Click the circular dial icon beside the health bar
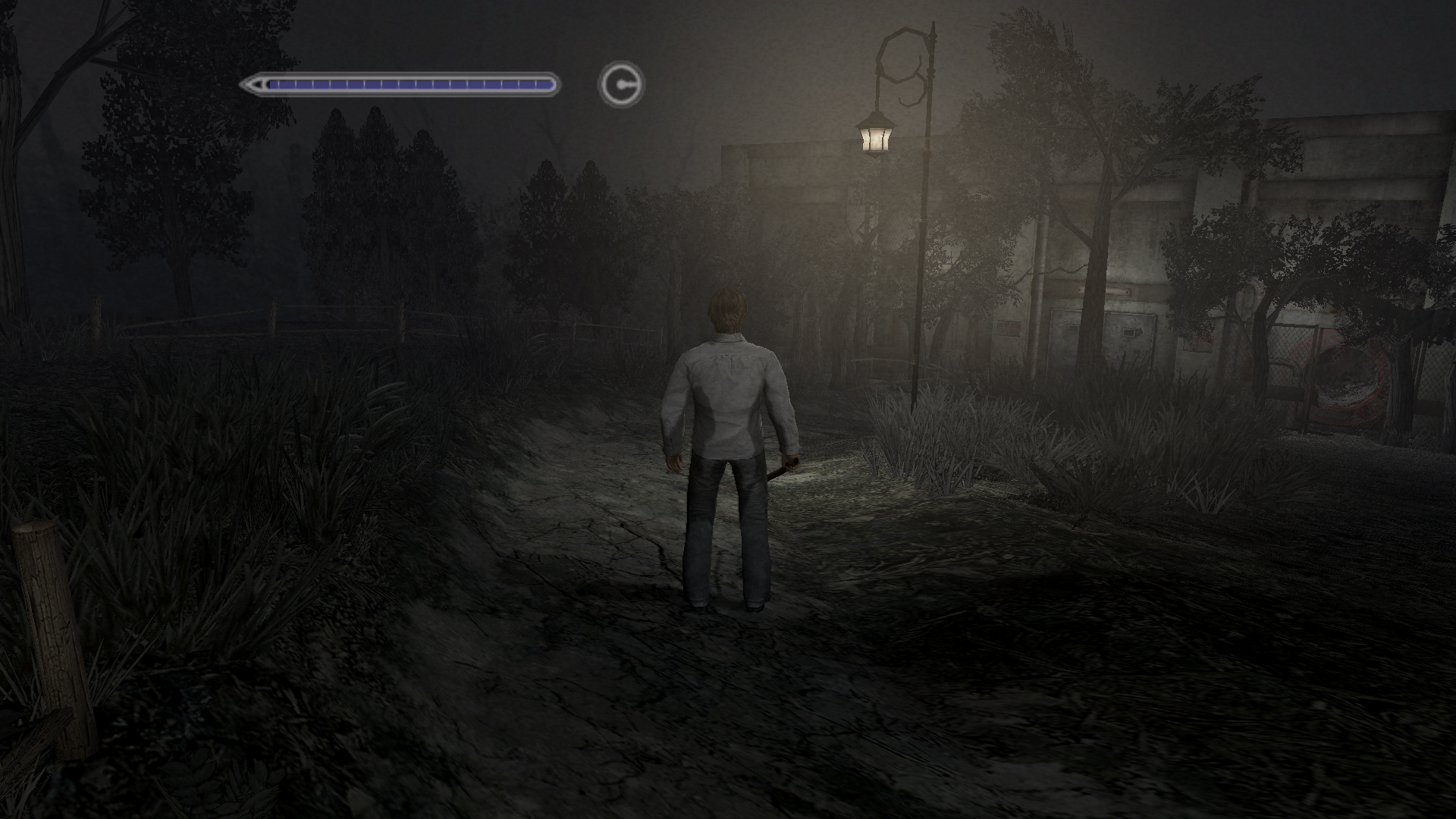 621,84
